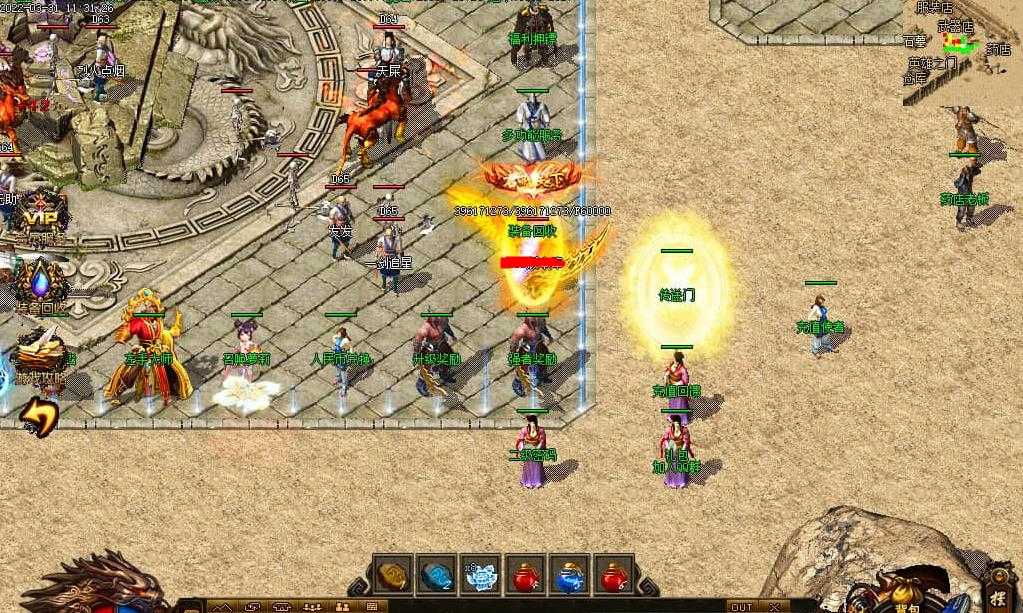Click the yellow curved back arrow
The image size is (1023, 613).
(x=38, y=415)
